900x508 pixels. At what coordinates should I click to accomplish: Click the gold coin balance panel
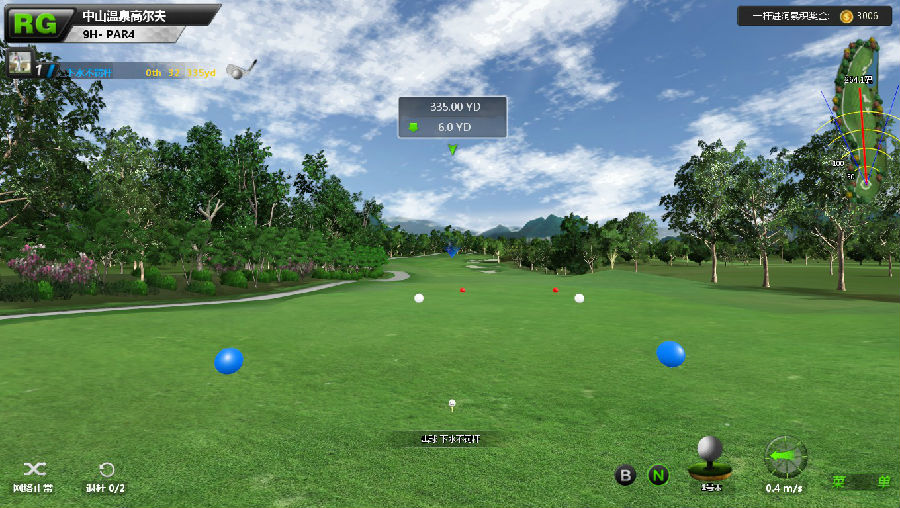(814, 16)
